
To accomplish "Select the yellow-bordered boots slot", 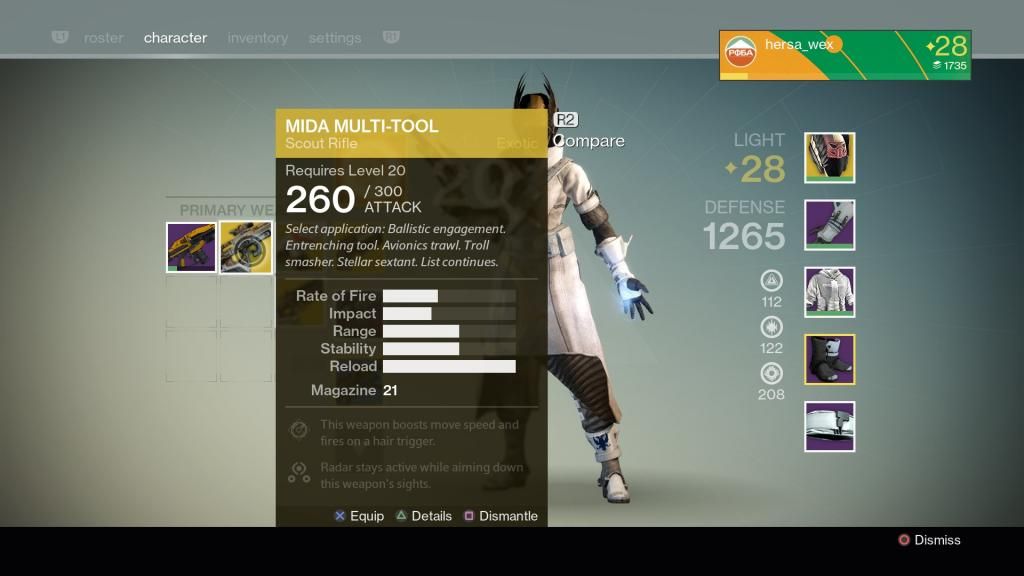I will click(x=829, y=359).
